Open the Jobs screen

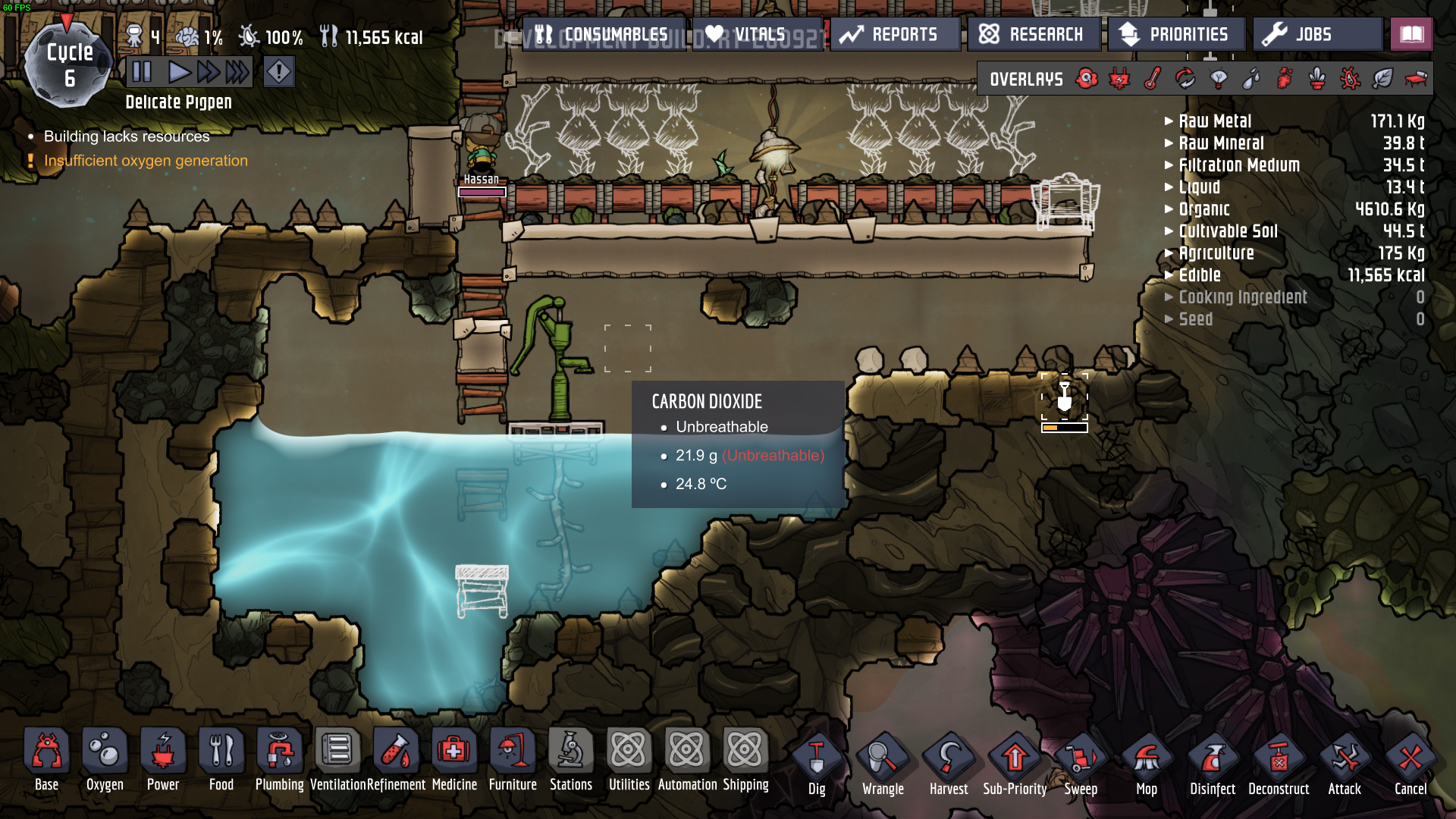[x=1315, y=35]
